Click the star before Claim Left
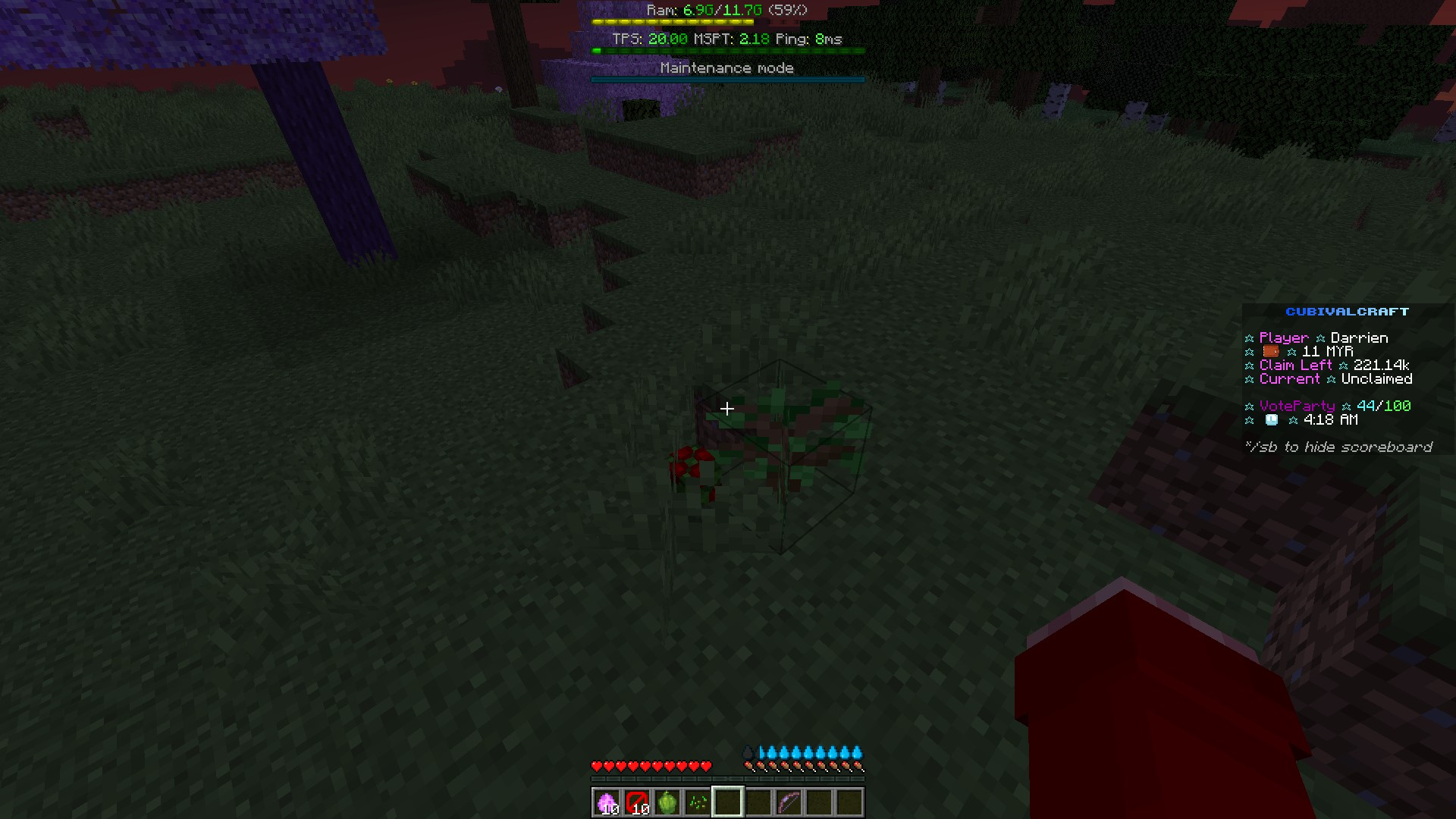Image resolution: width=1456 pixels, height=819 pixels. (x=1248, y=365)
